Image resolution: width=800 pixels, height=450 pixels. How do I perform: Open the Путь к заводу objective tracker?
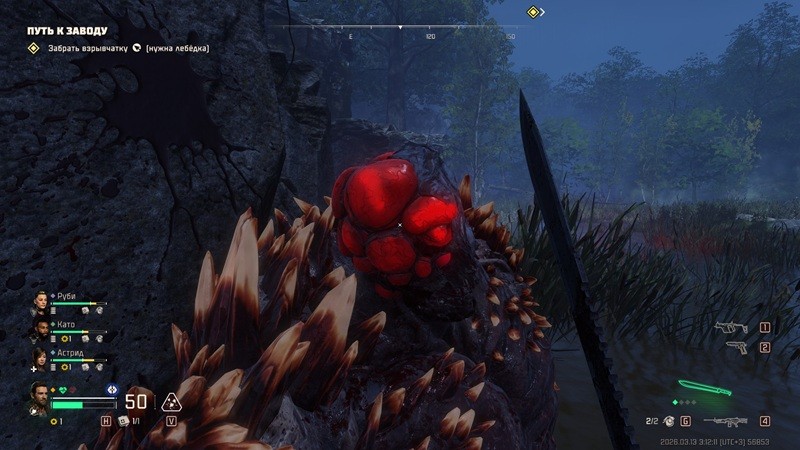point(67,31)
